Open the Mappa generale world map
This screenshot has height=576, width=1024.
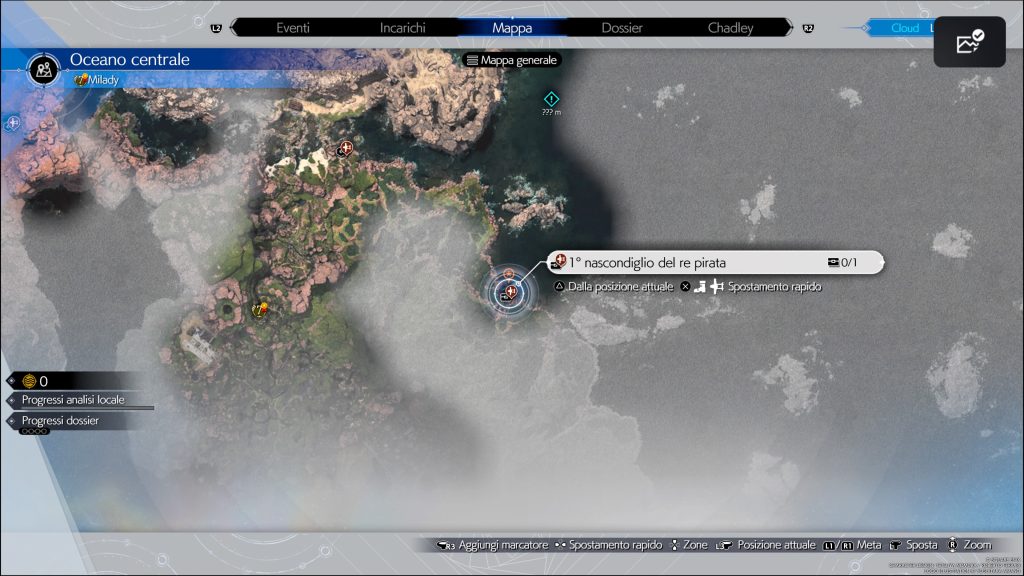coord(512,60)
